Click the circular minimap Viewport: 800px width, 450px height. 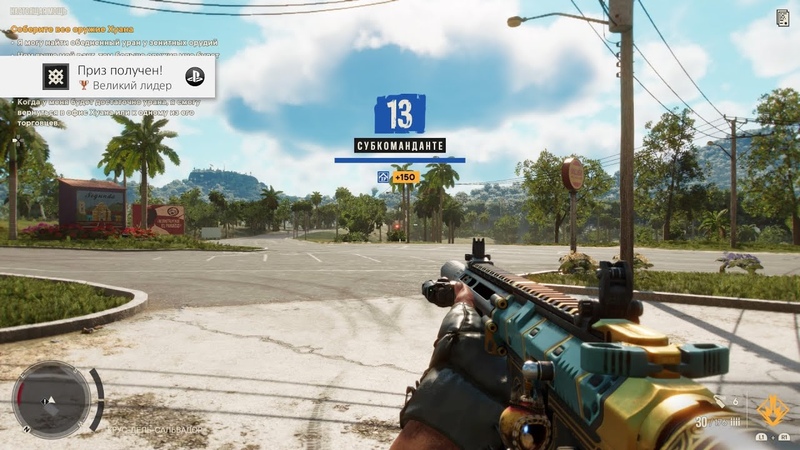tap(51, 398)
